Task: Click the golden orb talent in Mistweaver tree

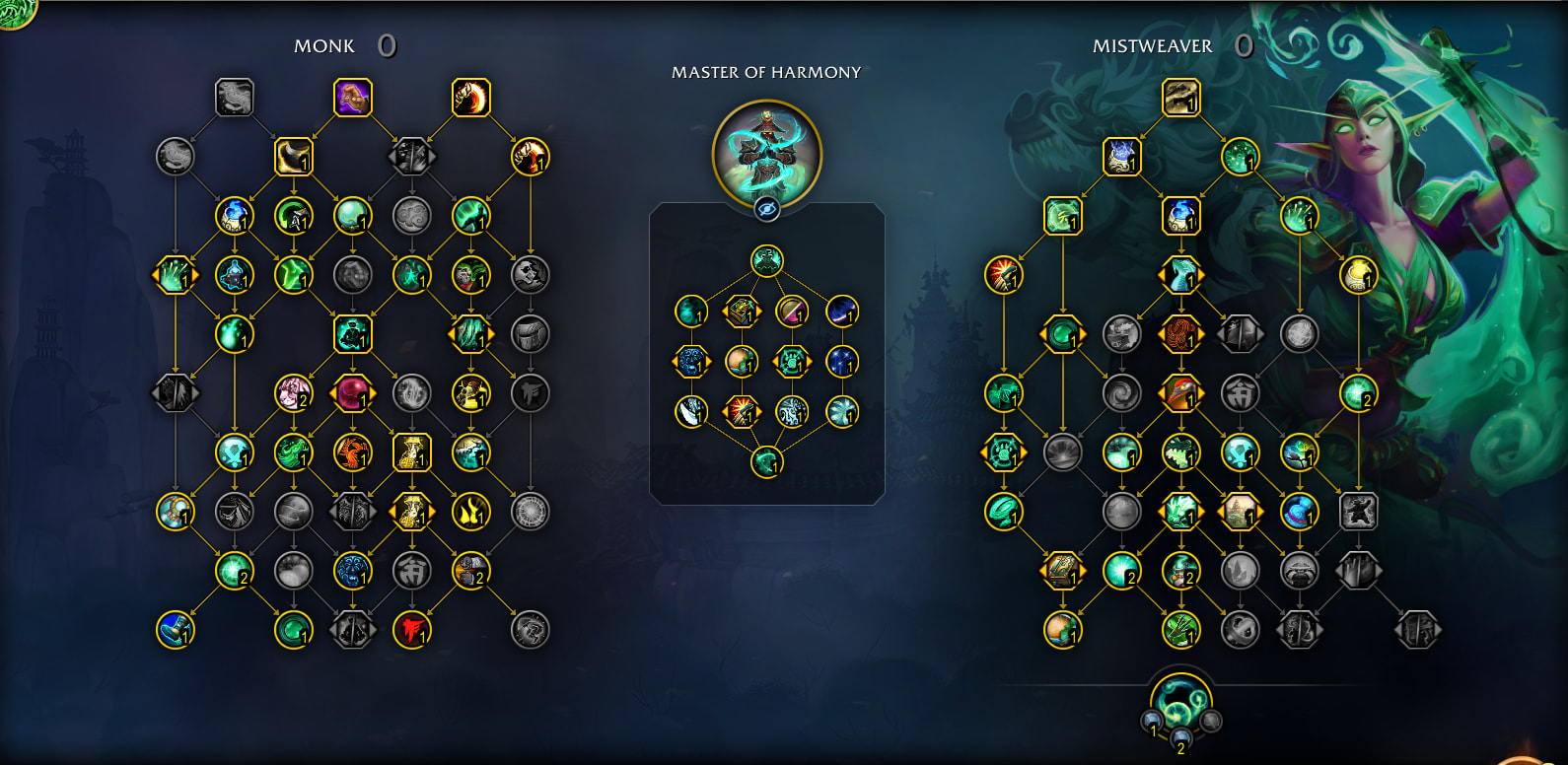Action: click(x=1358, y=275)
